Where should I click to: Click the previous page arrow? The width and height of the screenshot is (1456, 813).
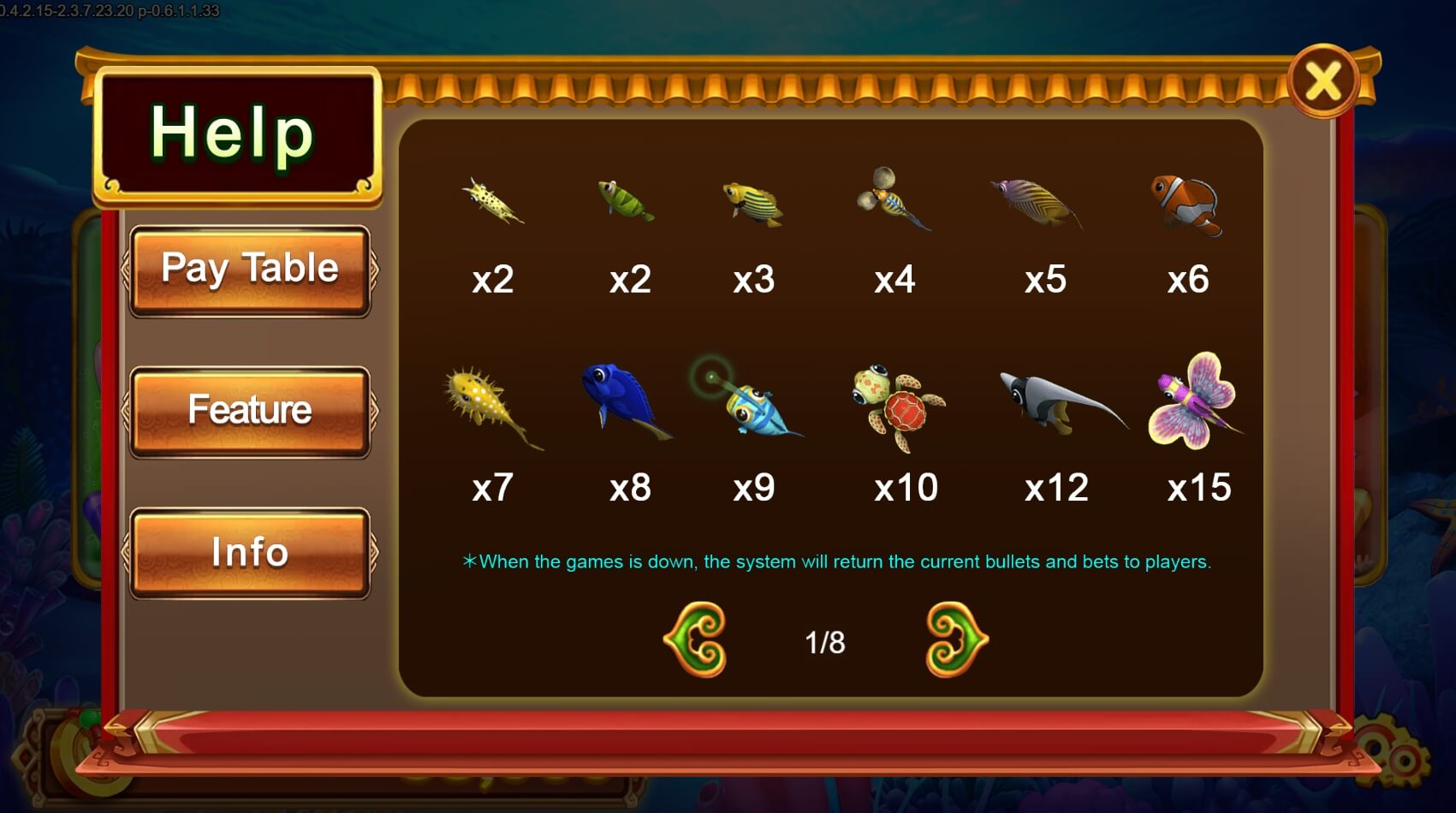click(695, 639)
